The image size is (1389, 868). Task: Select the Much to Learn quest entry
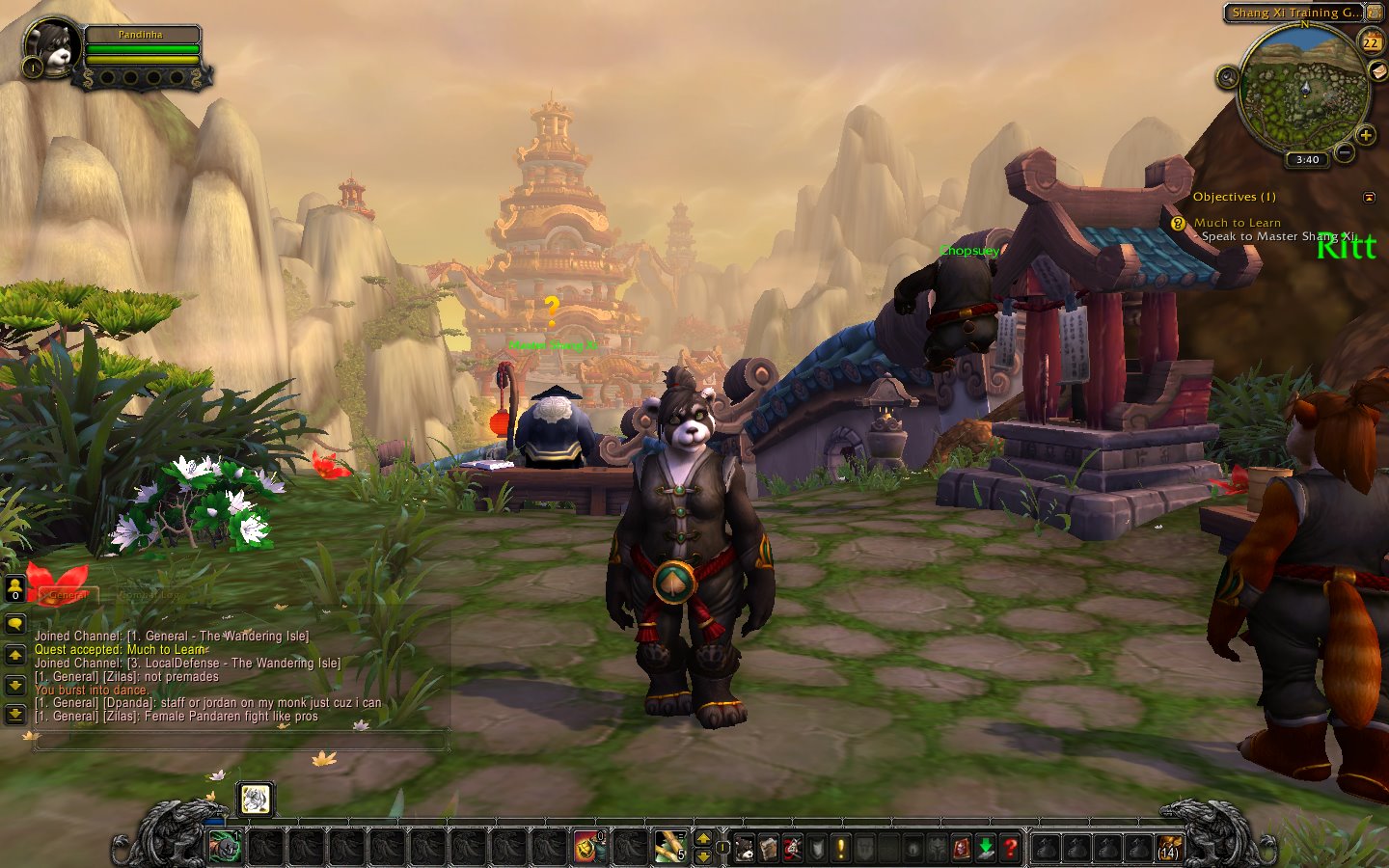[1237, 223]
